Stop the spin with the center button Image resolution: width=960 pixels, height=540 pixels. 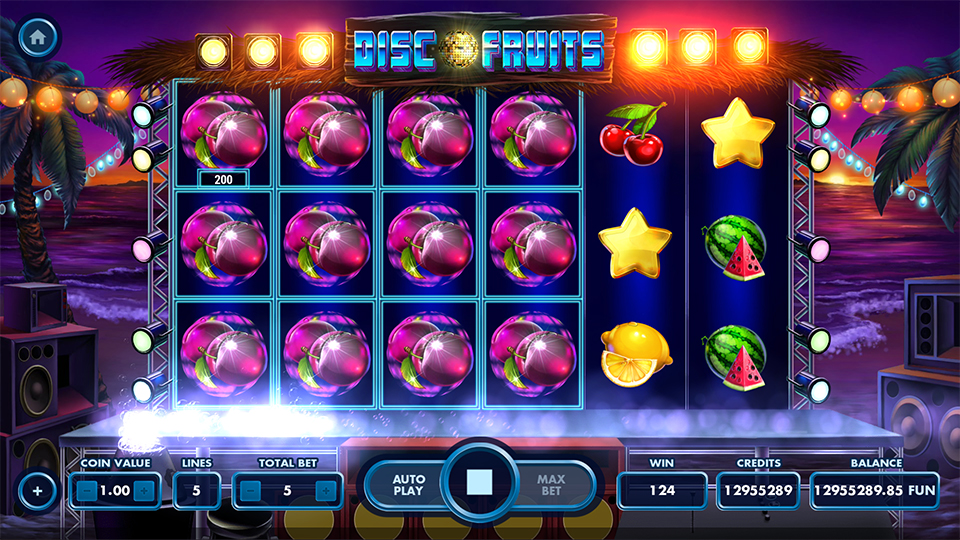pyautogui.click(x=480, y=484)
